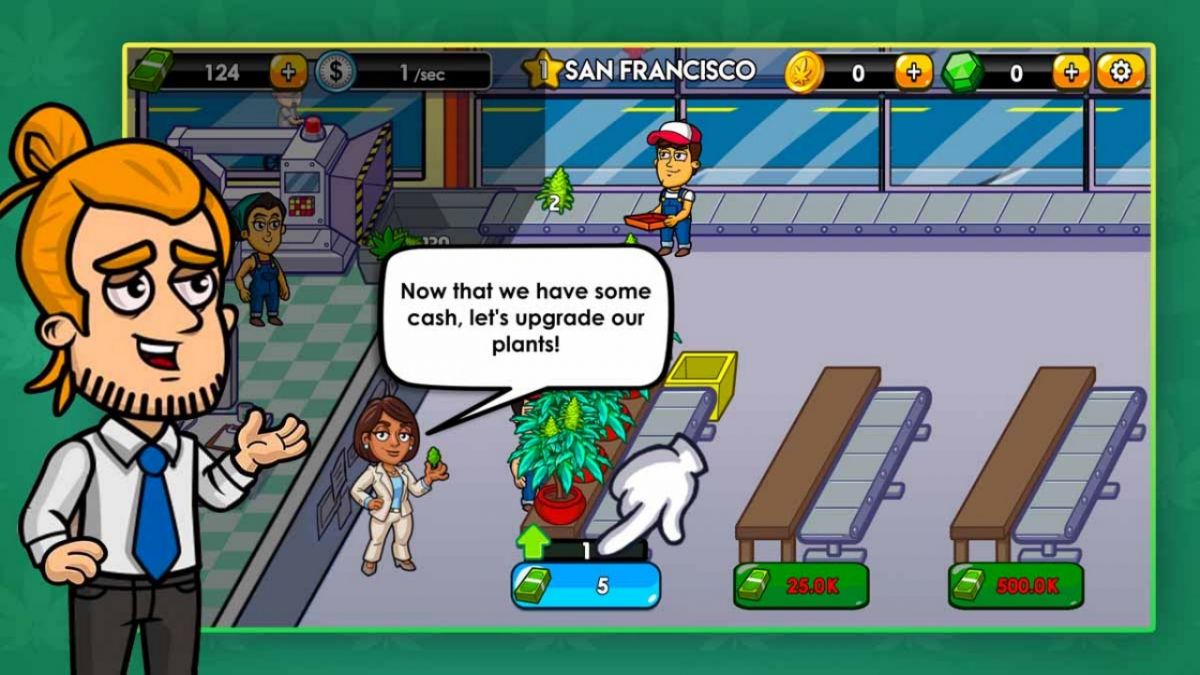Tap the green upgrade arrow icon
This screenshot has width=1200, height=675.
(535, 543)
